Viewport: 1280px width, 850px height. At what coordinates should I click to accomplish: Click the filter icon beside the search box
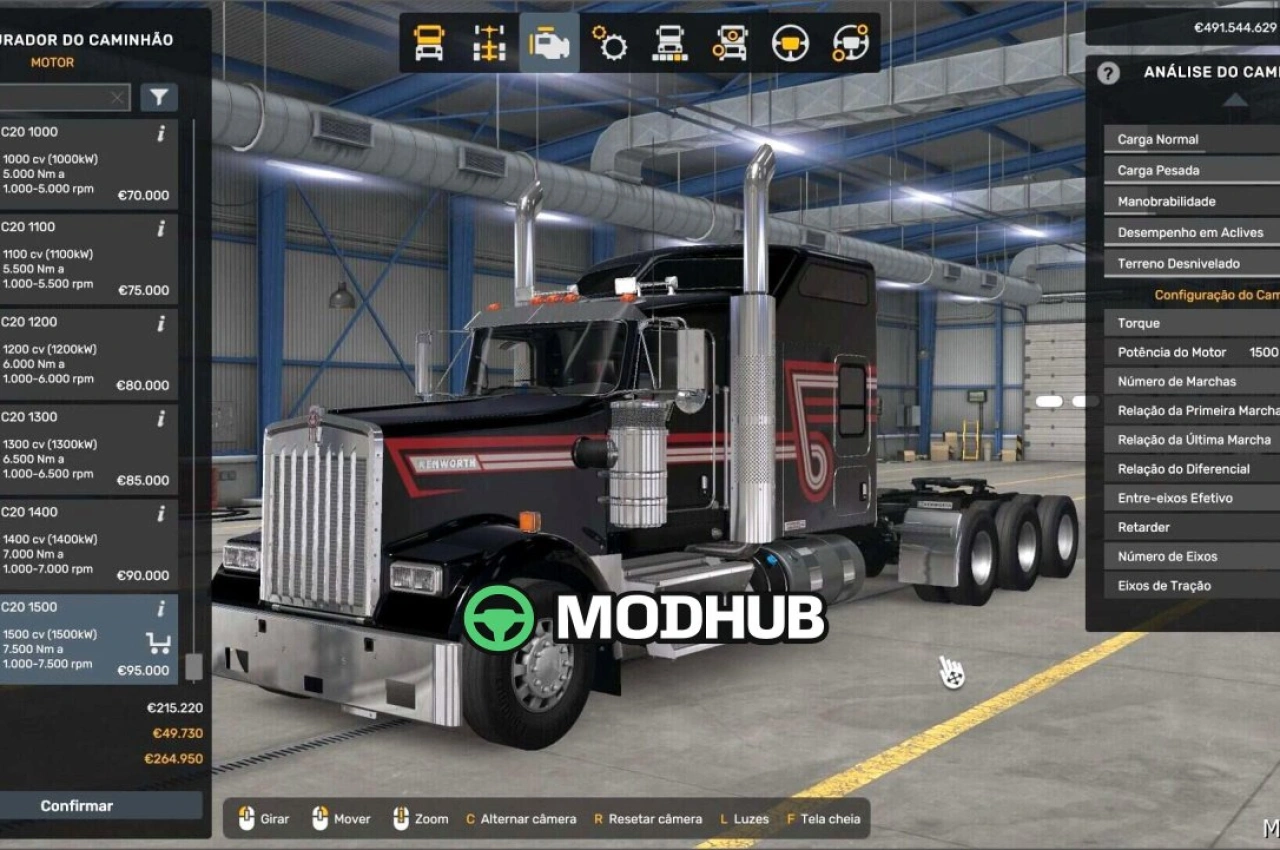160,97
